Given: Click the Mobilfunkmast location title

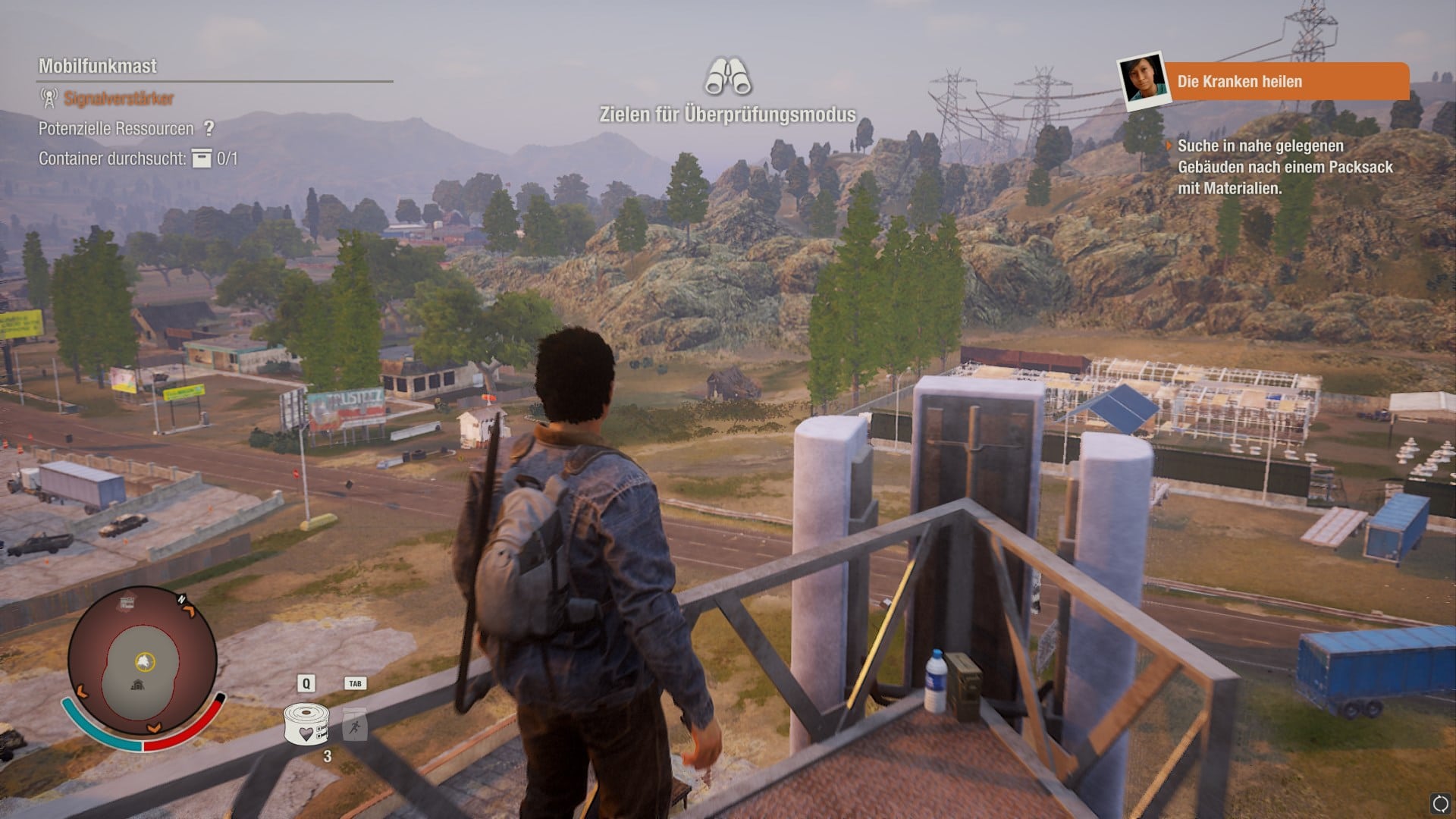Looking at the screenshot, I should click(x=98, y=66).
